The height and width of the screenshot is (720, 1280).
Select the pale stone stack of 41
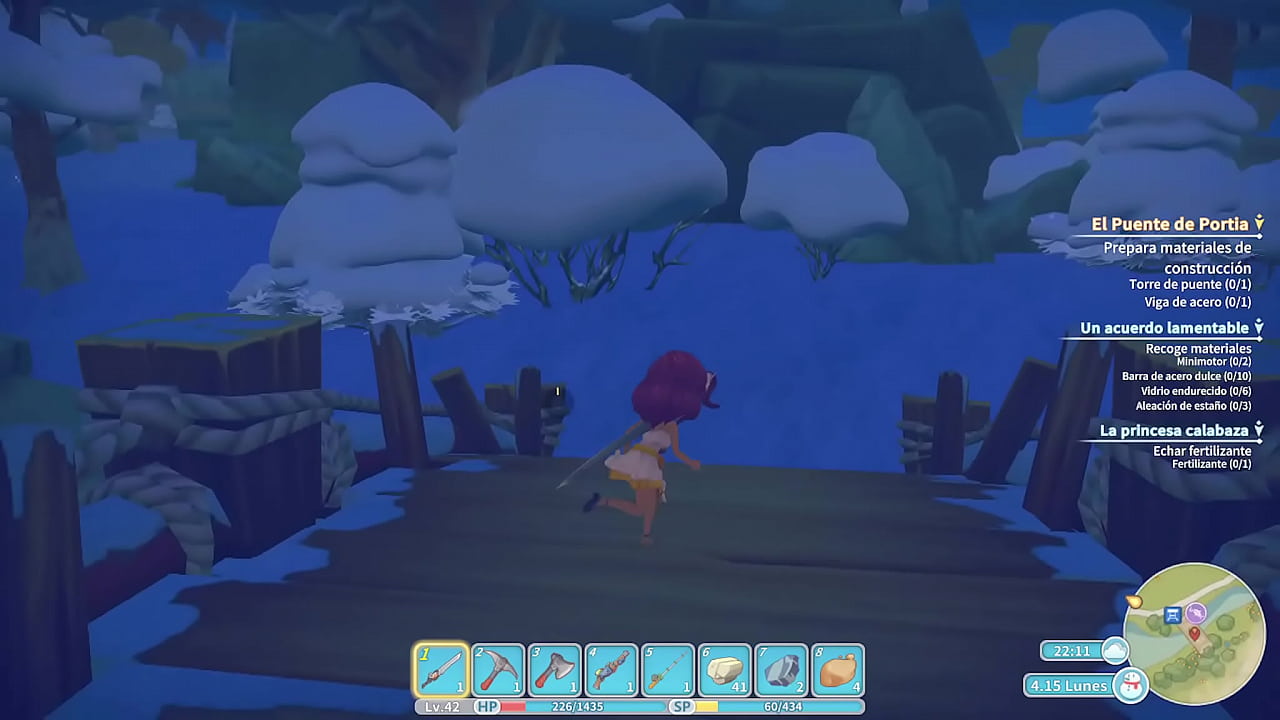[725, 670]
